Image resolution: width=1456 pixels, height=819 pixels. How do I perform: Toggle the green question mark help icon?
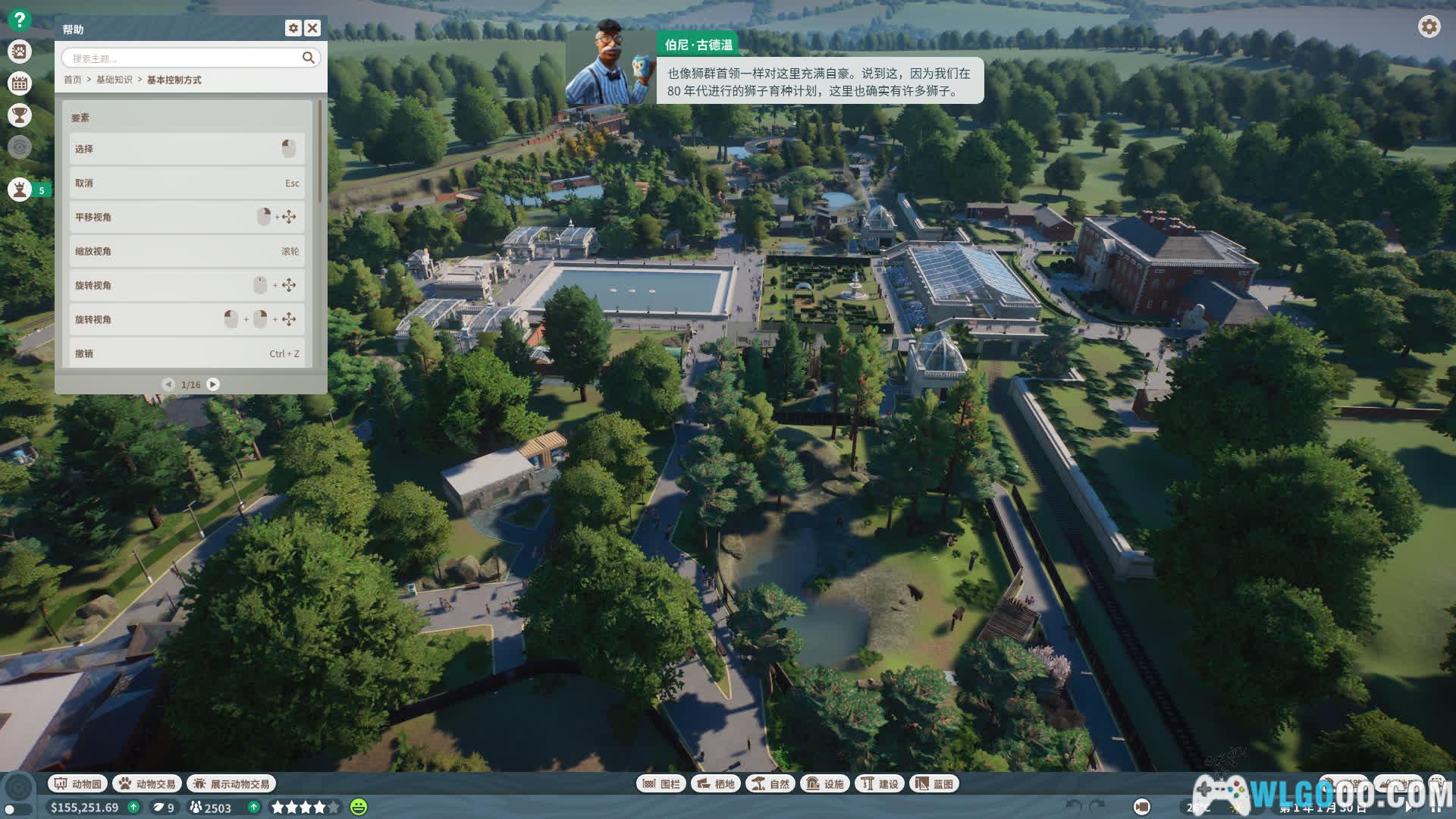20,19
